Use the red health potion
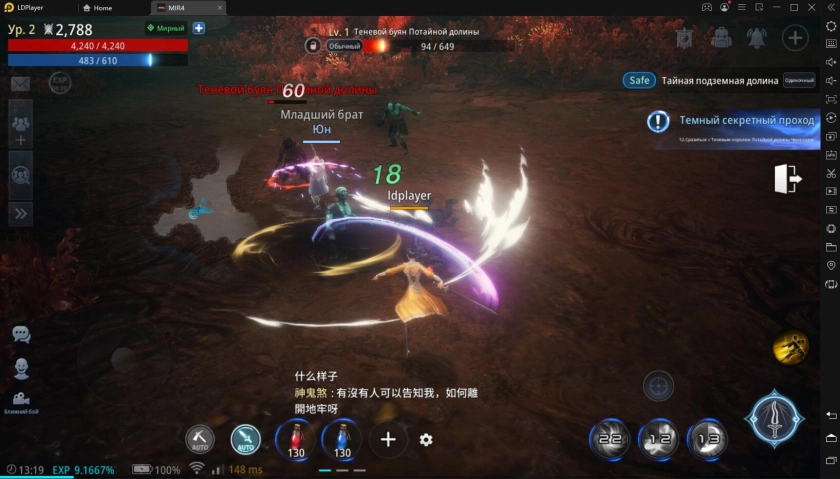 pyautogui.click(x=295, y=438)
